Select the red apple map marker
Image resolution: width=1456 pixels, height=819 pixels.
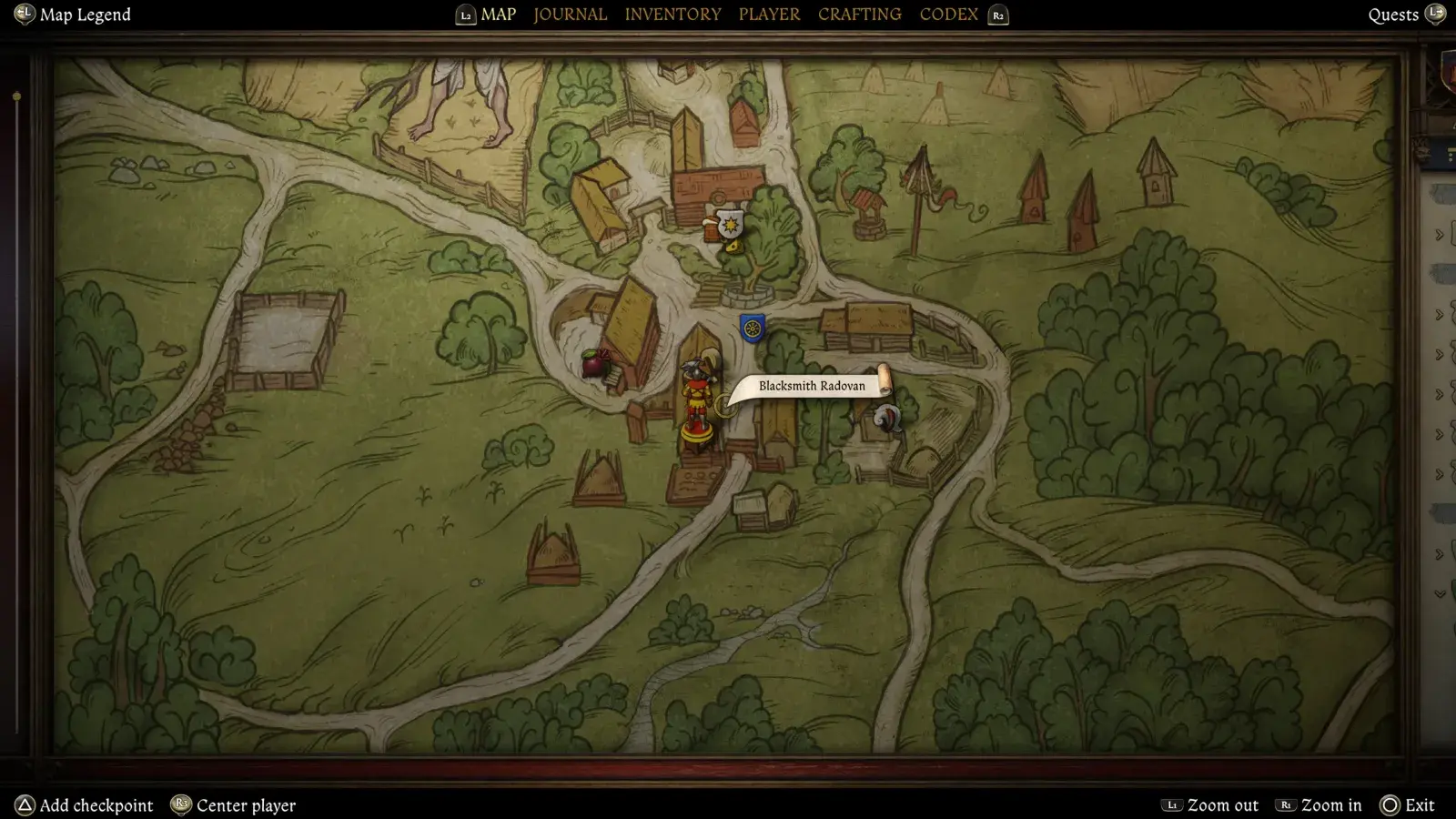(595, 363)
